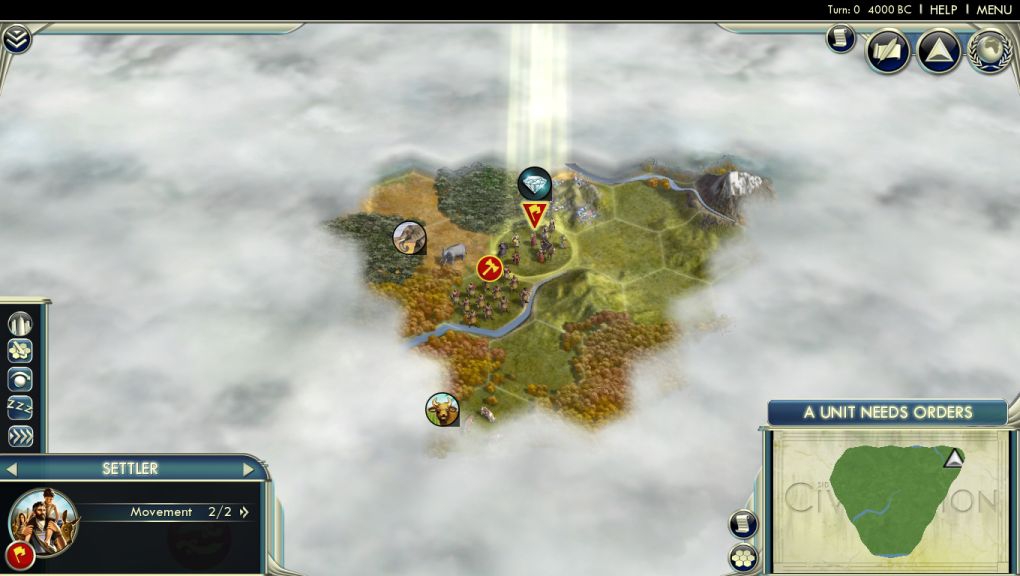Viewport: 1020px width, 576px height.
Task: Cycle to previous unit with left arrow
Action: [12, 468]
